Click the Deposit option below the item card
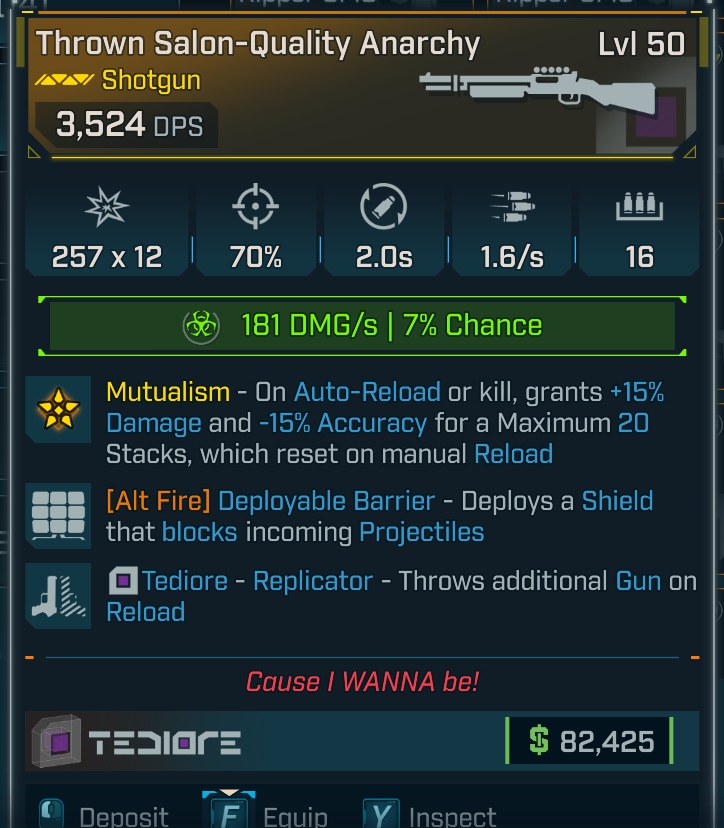 pos(105,814)
